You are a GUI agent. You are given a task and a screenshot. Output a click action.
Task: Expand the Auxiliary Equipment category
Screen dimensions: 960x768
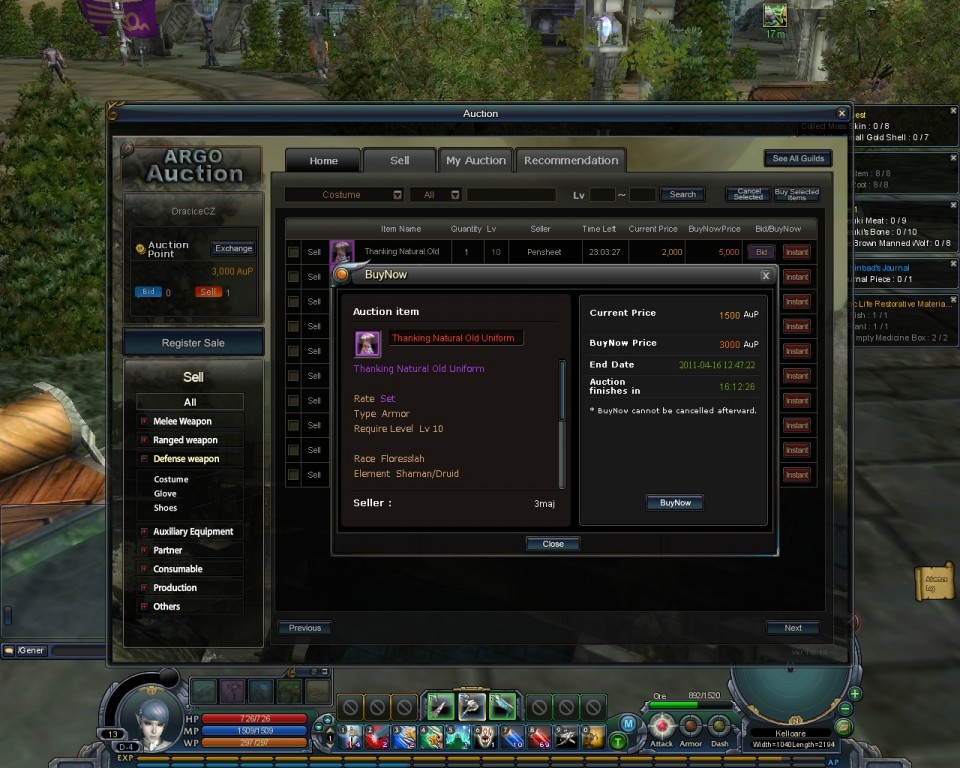[193, 532]
